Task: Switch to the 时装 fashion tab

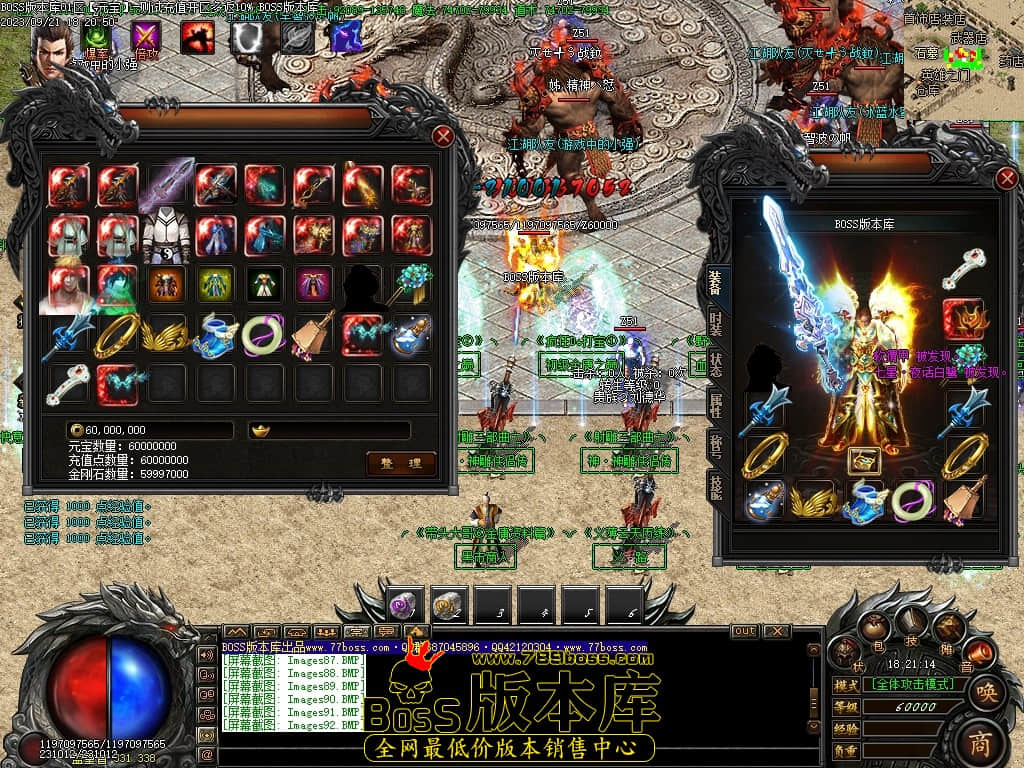Action: click(716, 322)
